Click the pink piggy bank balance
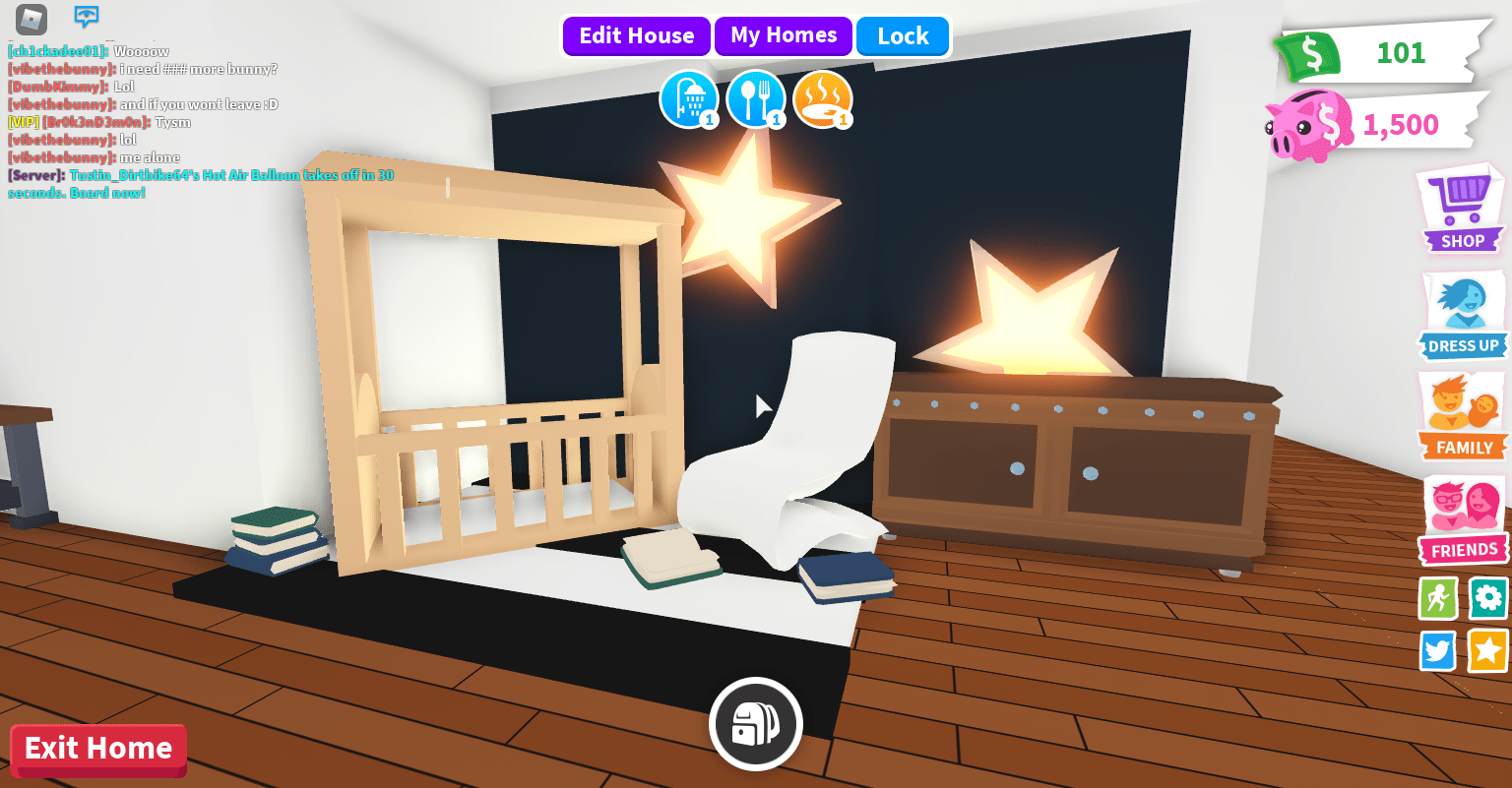This screenshot has width=1512, height=788. (x=1378, y=124)
